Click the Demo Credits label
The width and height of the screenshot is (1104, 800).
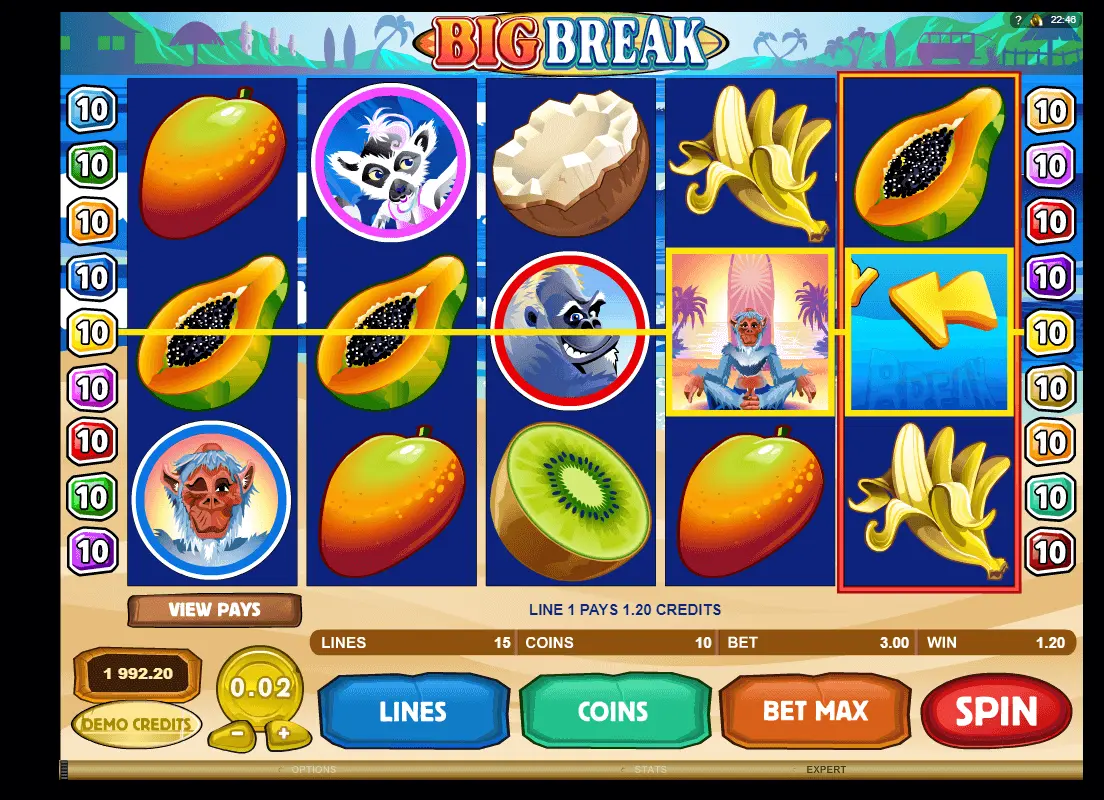click(x=136, y=723)
